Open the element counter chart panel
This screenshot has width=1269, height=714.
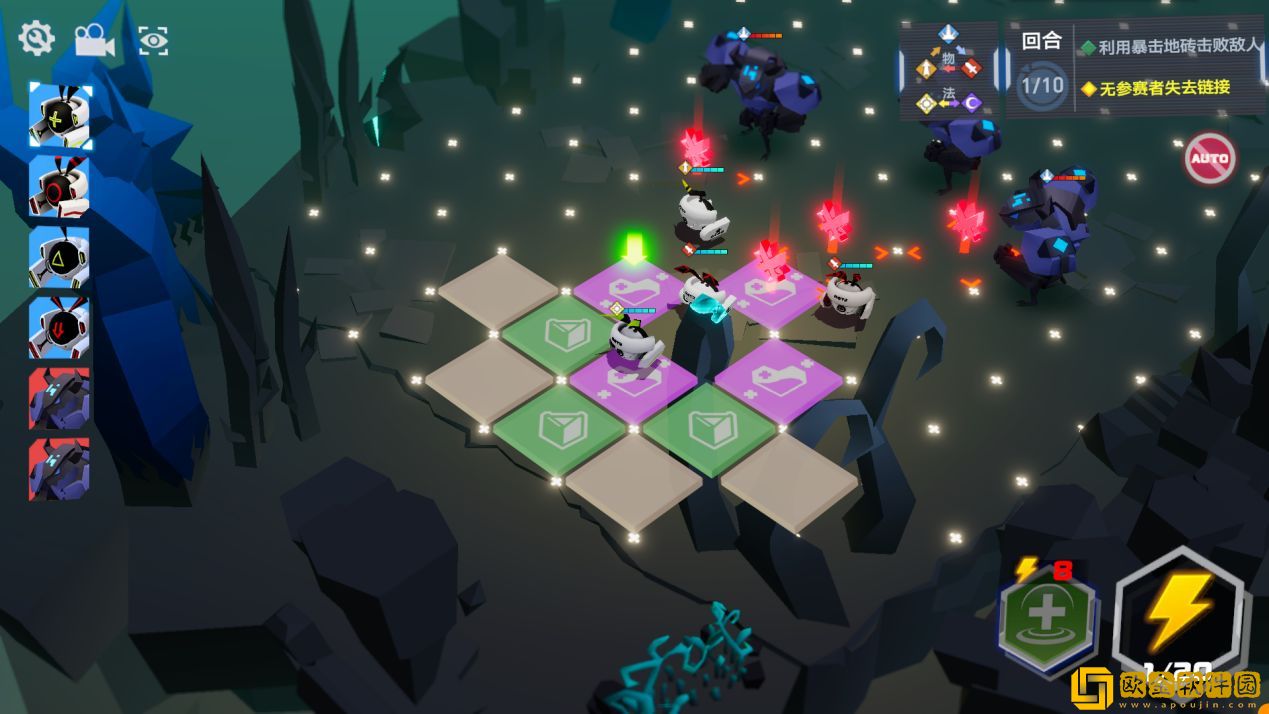coord(949,70)
